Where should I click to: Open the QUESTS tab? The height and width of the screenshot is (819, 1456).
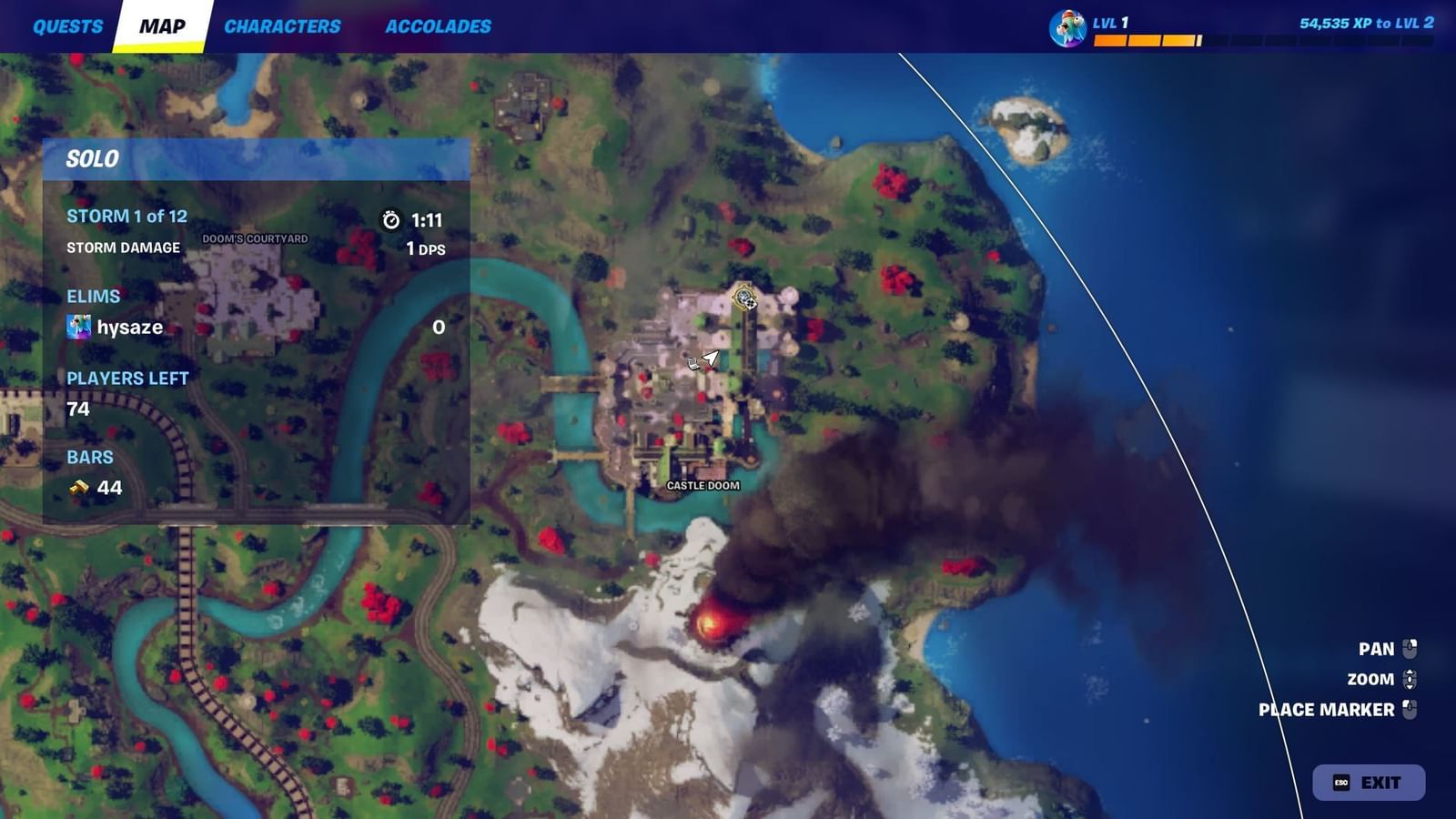(66, 25)
